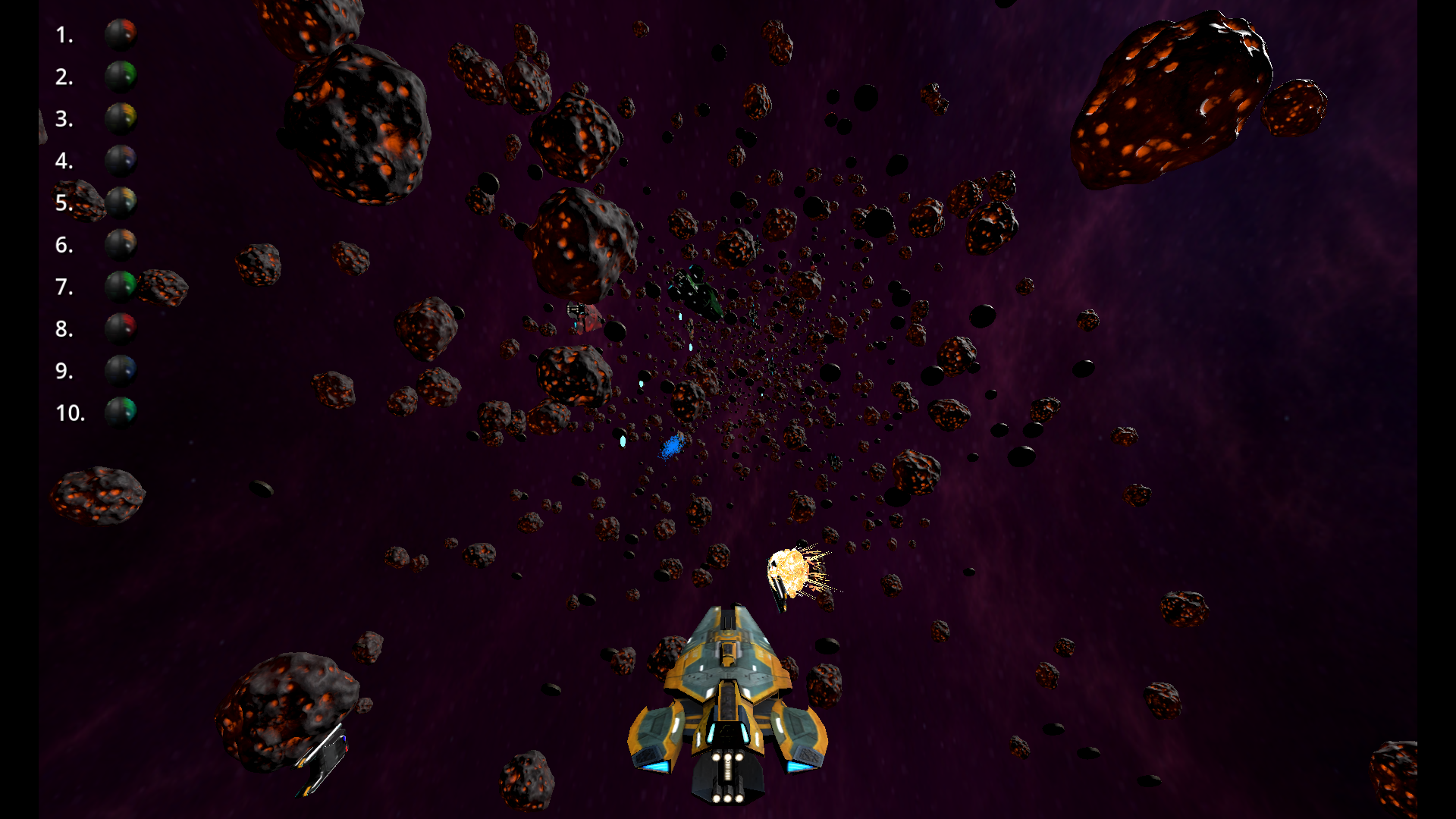This screenshot has width=1456, height=819.
Task: Expand the leaderboard entry labeled 6
Action: click(64, 246)
